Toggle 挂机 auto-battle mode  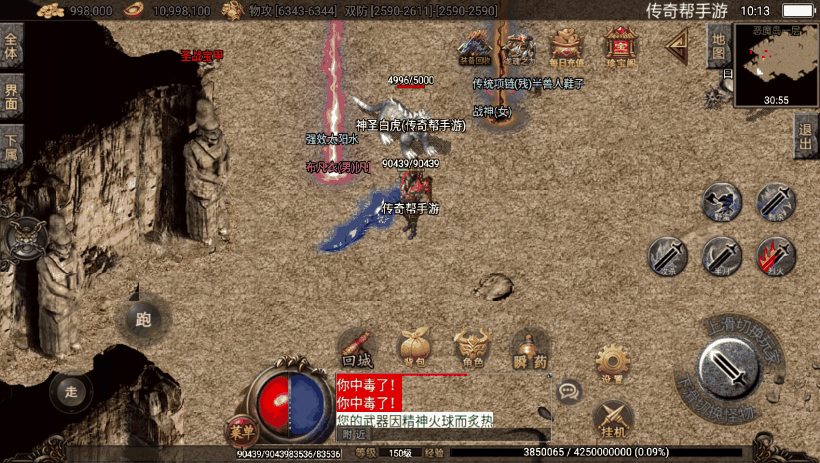click(x=613, y=420)
